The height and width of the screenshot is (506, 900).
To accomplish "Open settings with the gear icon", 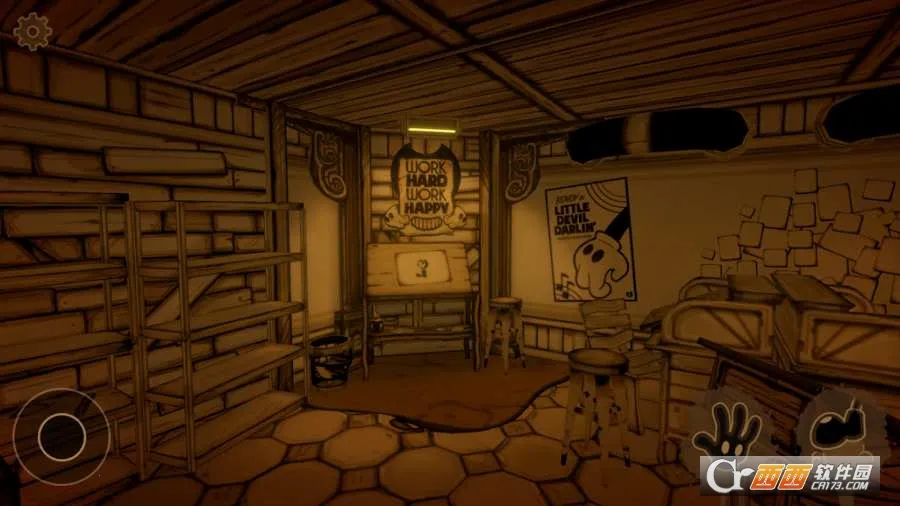I will [x=33, y=32].
